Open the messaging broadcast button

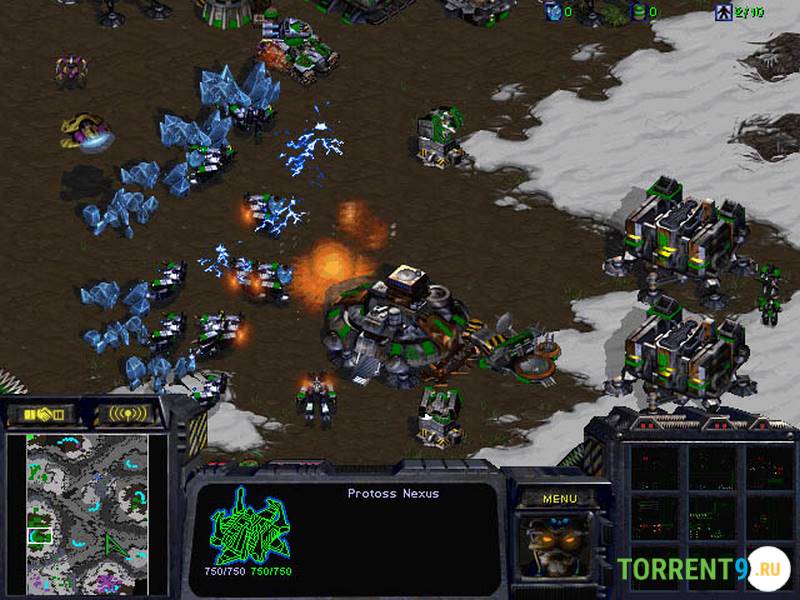pyautogui.click(x=128, y=413)
